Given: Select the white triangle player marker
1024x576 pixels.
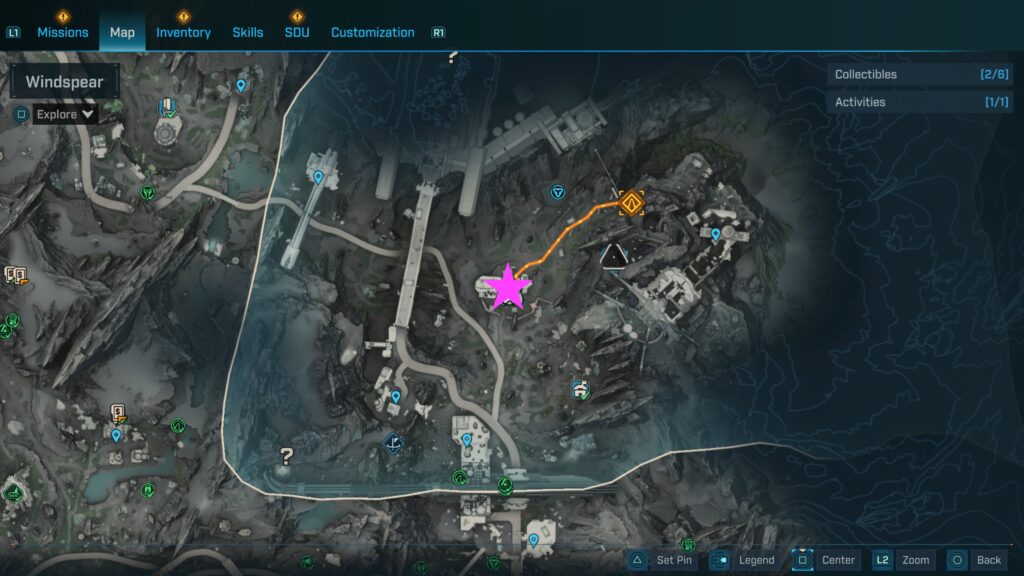Looking at the screenshot, I should (x=613, y=255).
